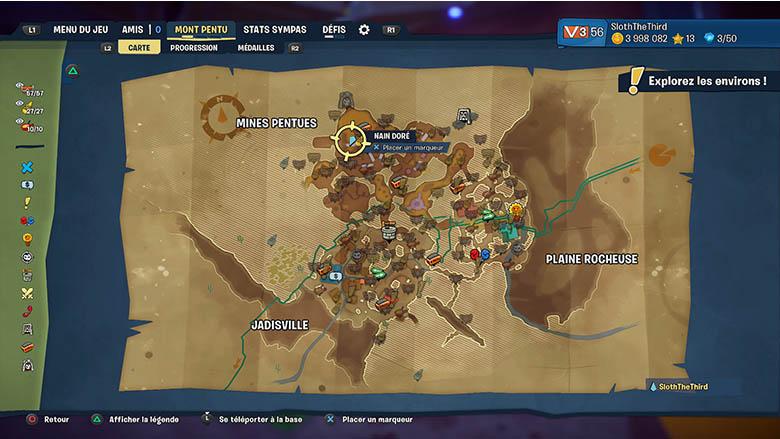Click the Nain Doré map marker
The image size is (780, 439).
tap(352, 141)
